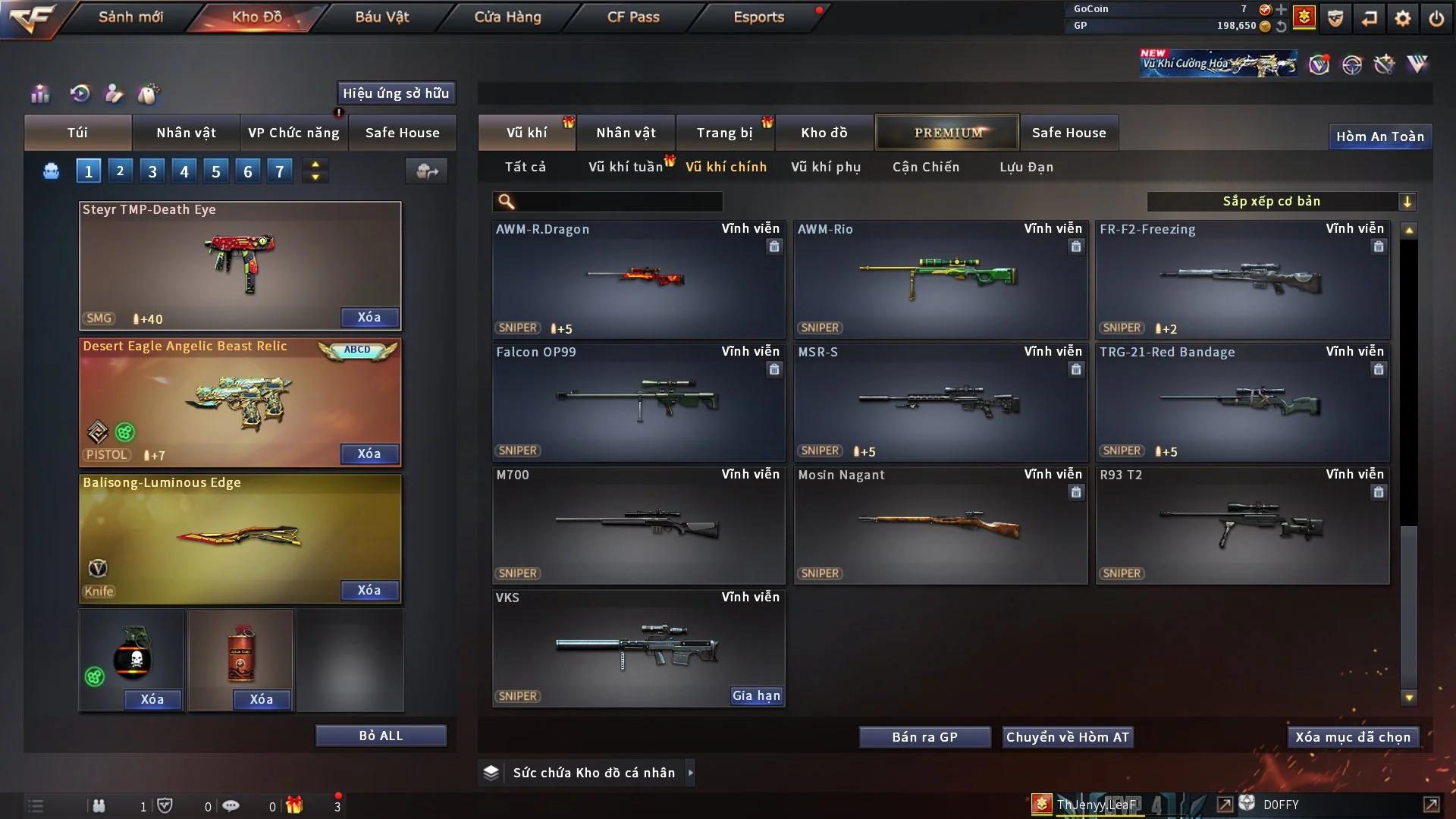This screenshot has height=819, width=1456.
Task: Click the Bán ra GP button
Action: 924,737
